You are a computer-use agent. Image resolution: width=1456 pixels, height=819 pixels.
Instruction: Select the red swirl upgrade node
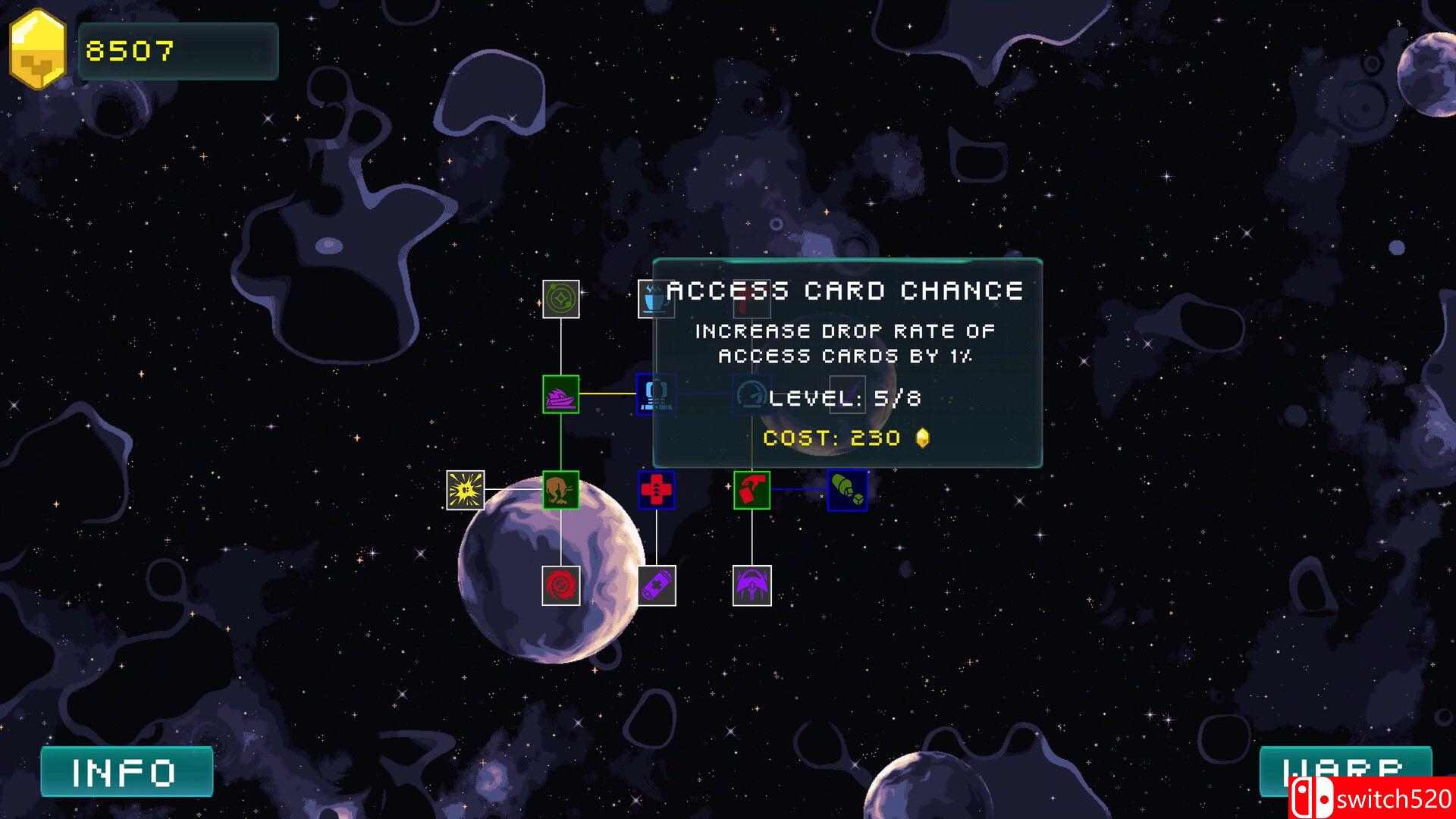[x=561, y=585]
